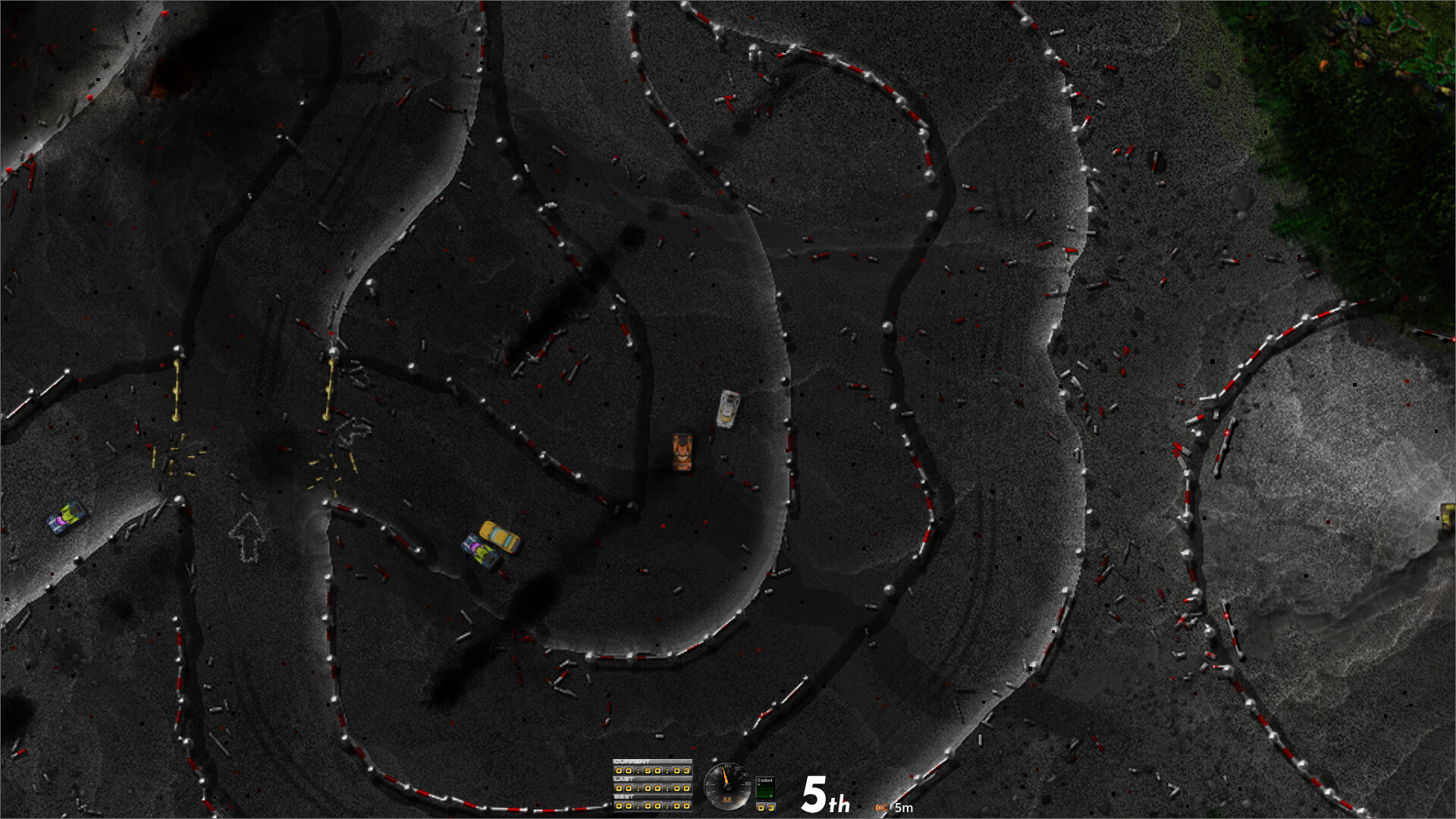Click the speedometer gauge showing 88
Screen dimensions: 1456x819
(x=727, y=789)
